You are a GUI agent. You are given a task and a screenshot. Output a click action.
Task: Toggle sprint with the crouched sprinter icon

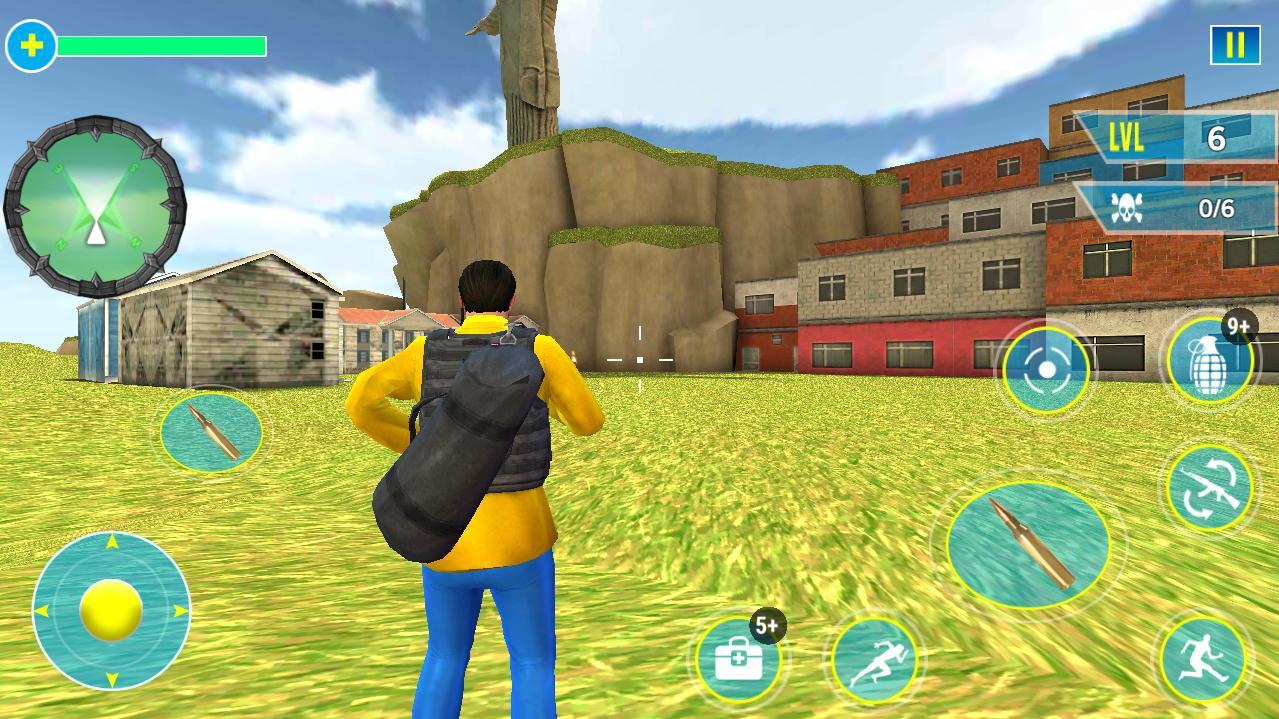click(874, 660)
